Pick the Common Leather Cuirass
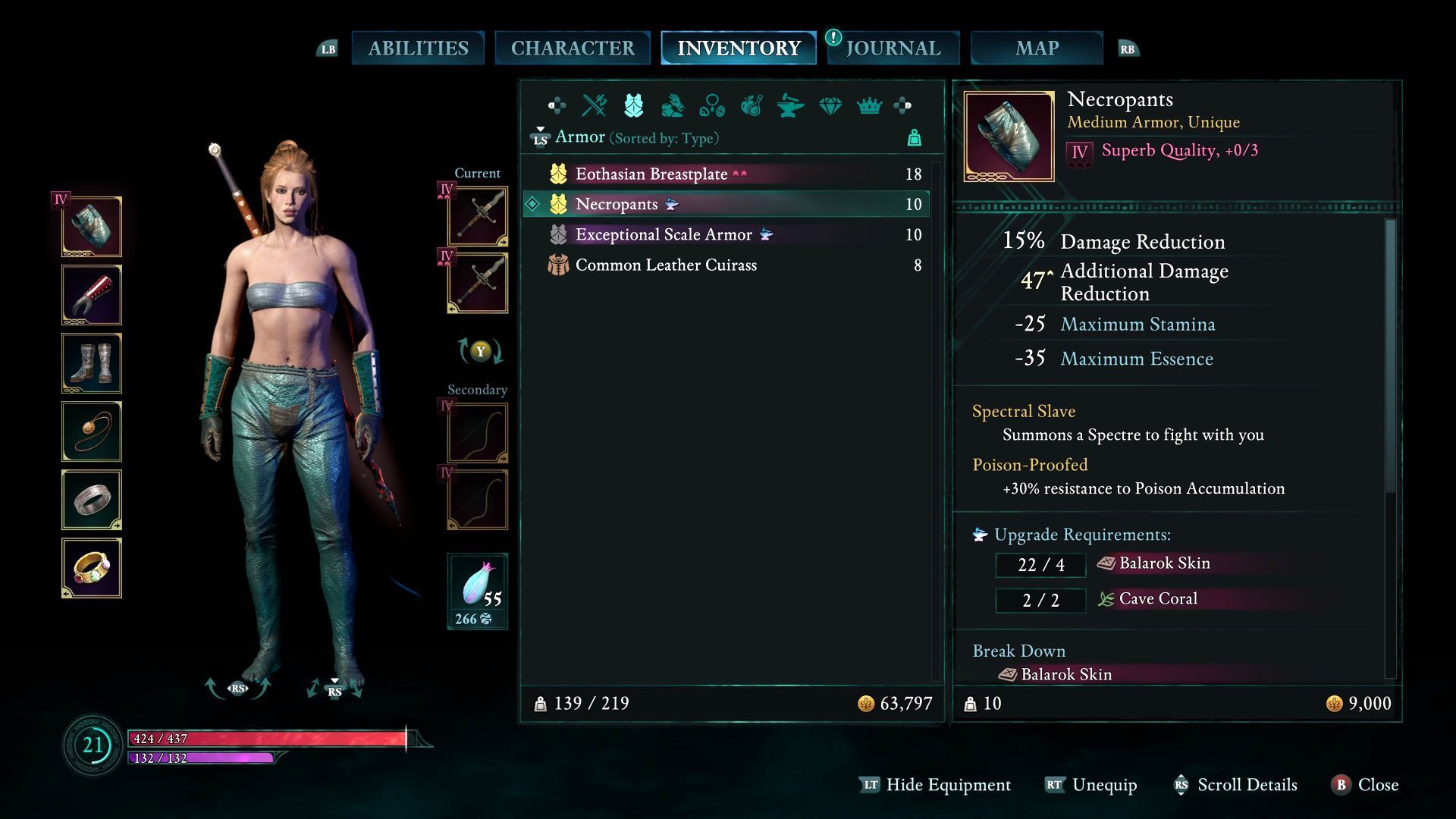Image resolution: width=1456 pixels, height=819 pixels. [666, 265]
